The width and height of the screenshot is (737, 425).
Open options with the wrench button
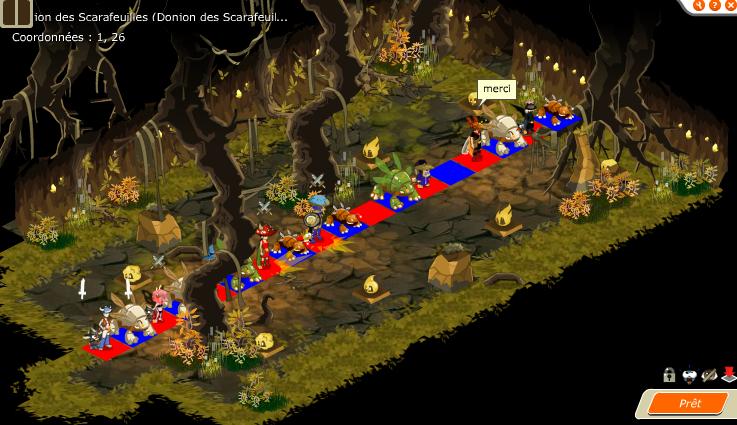(x=699, y=5)
